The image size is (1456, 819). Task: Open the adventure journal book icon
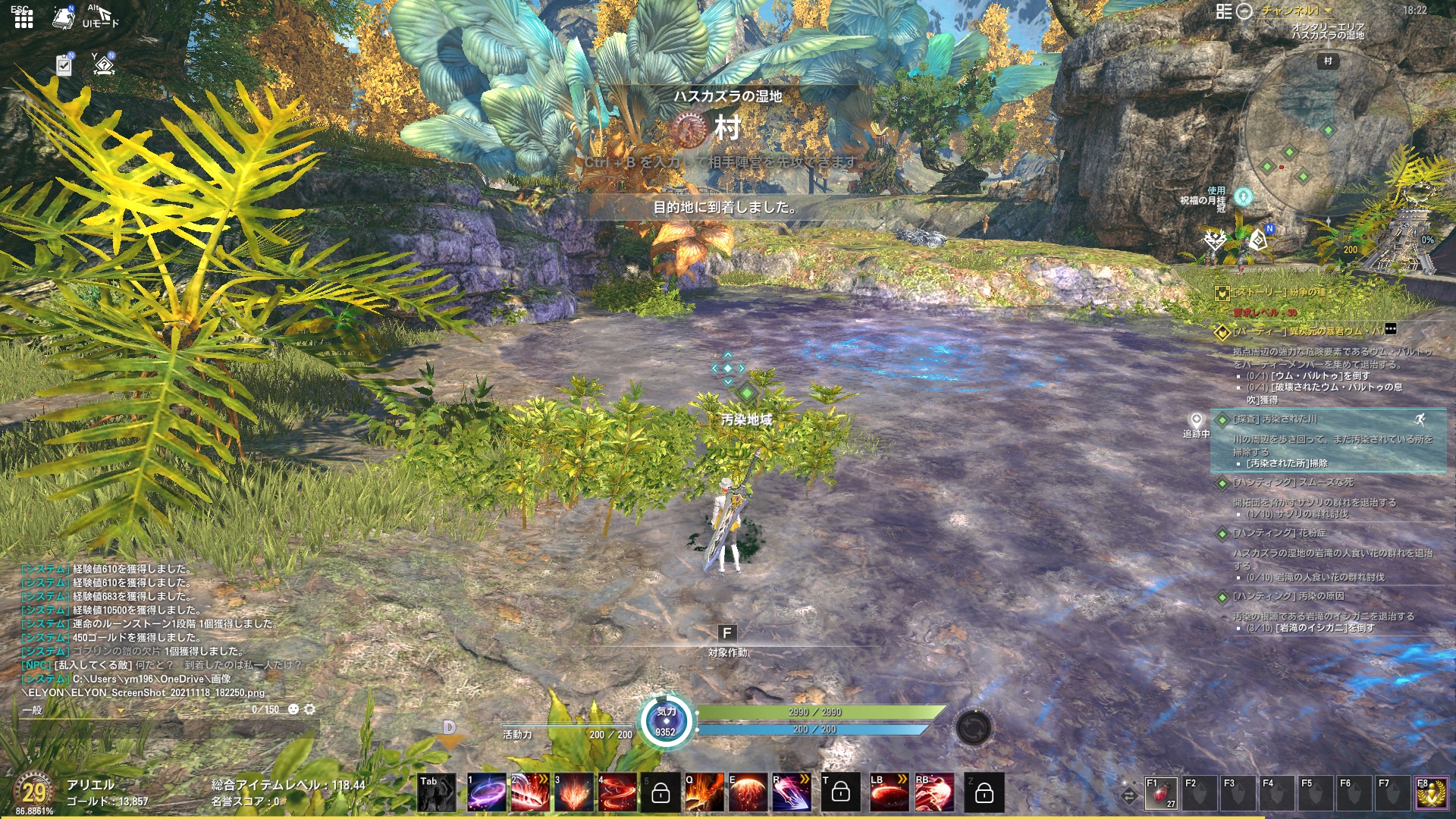click(x=62, y=17)
